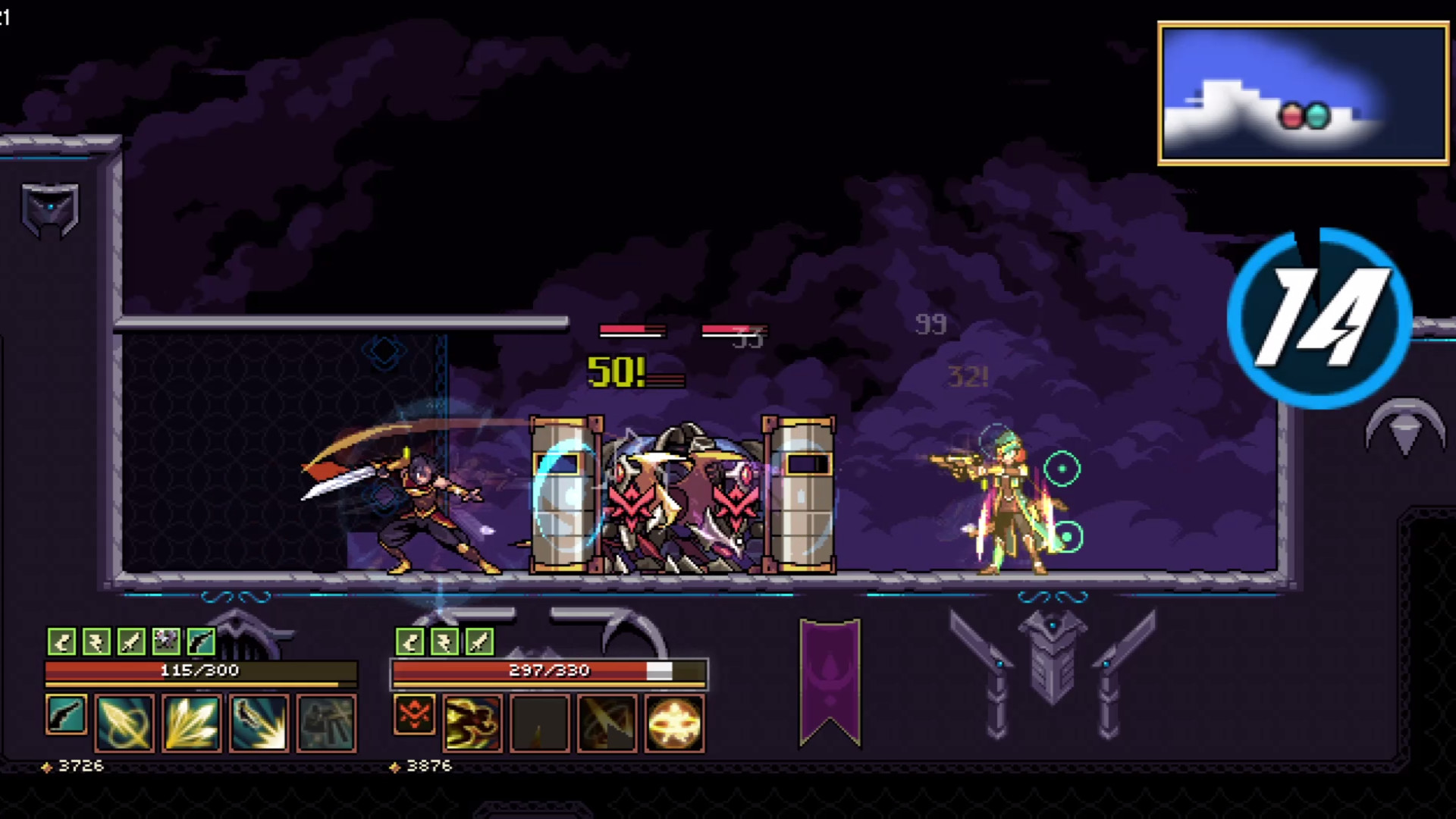Activate the yellow feather burst skill

click(190, 720)
